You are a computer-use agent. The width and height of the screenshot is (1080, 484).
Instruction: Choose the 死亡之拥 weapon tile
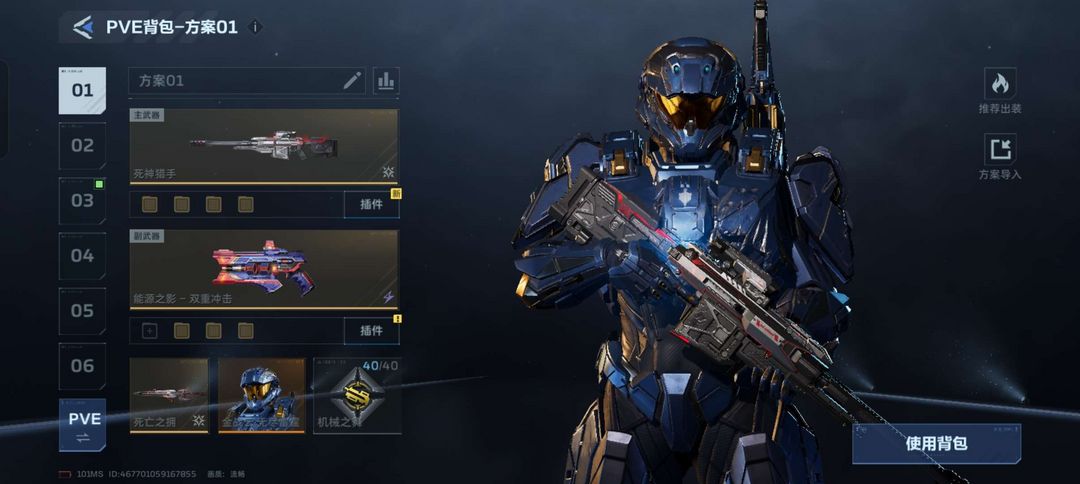(169, 395)
